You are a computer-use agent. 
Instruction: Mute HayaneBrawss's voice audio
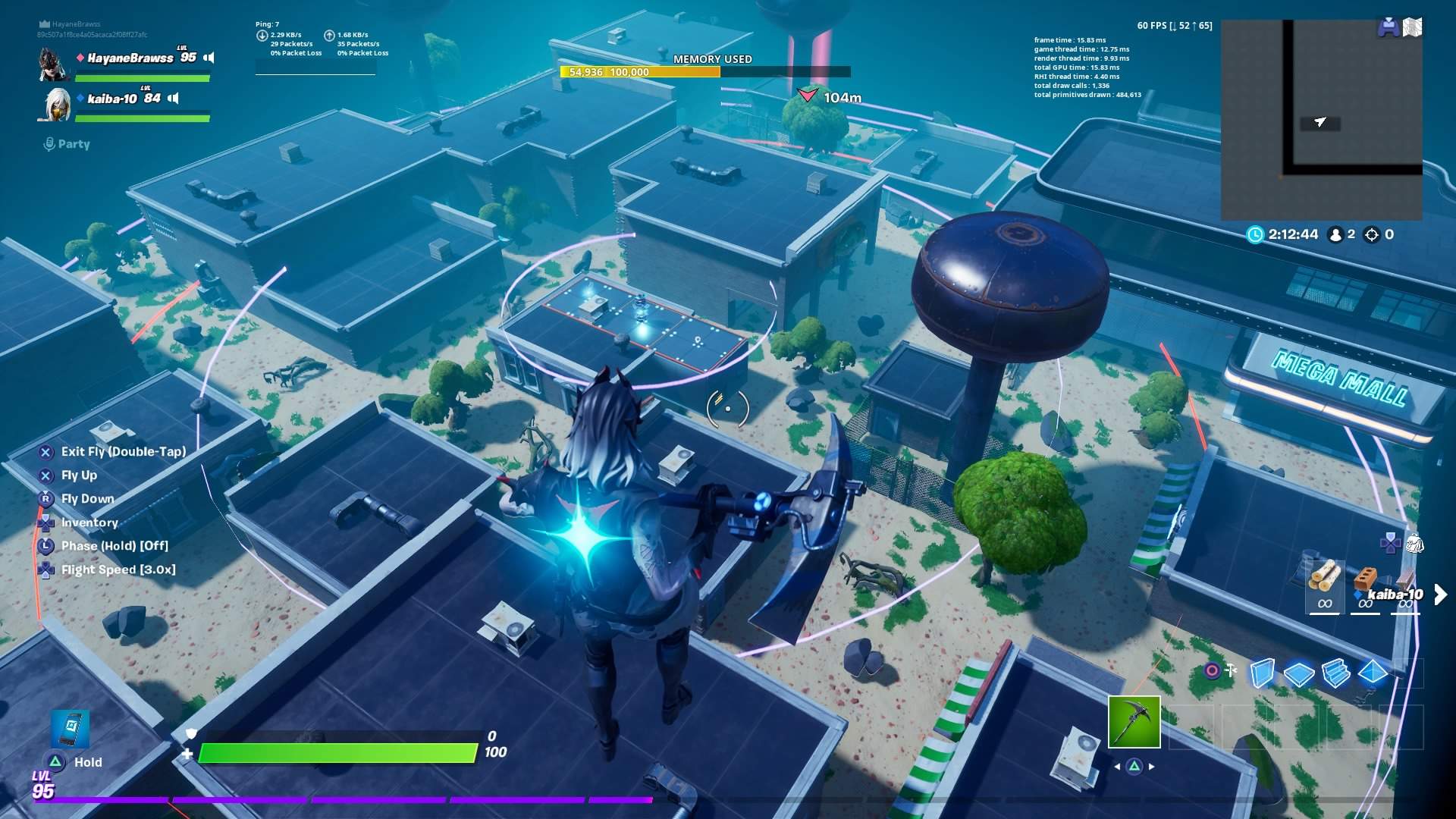click(211, 57)
